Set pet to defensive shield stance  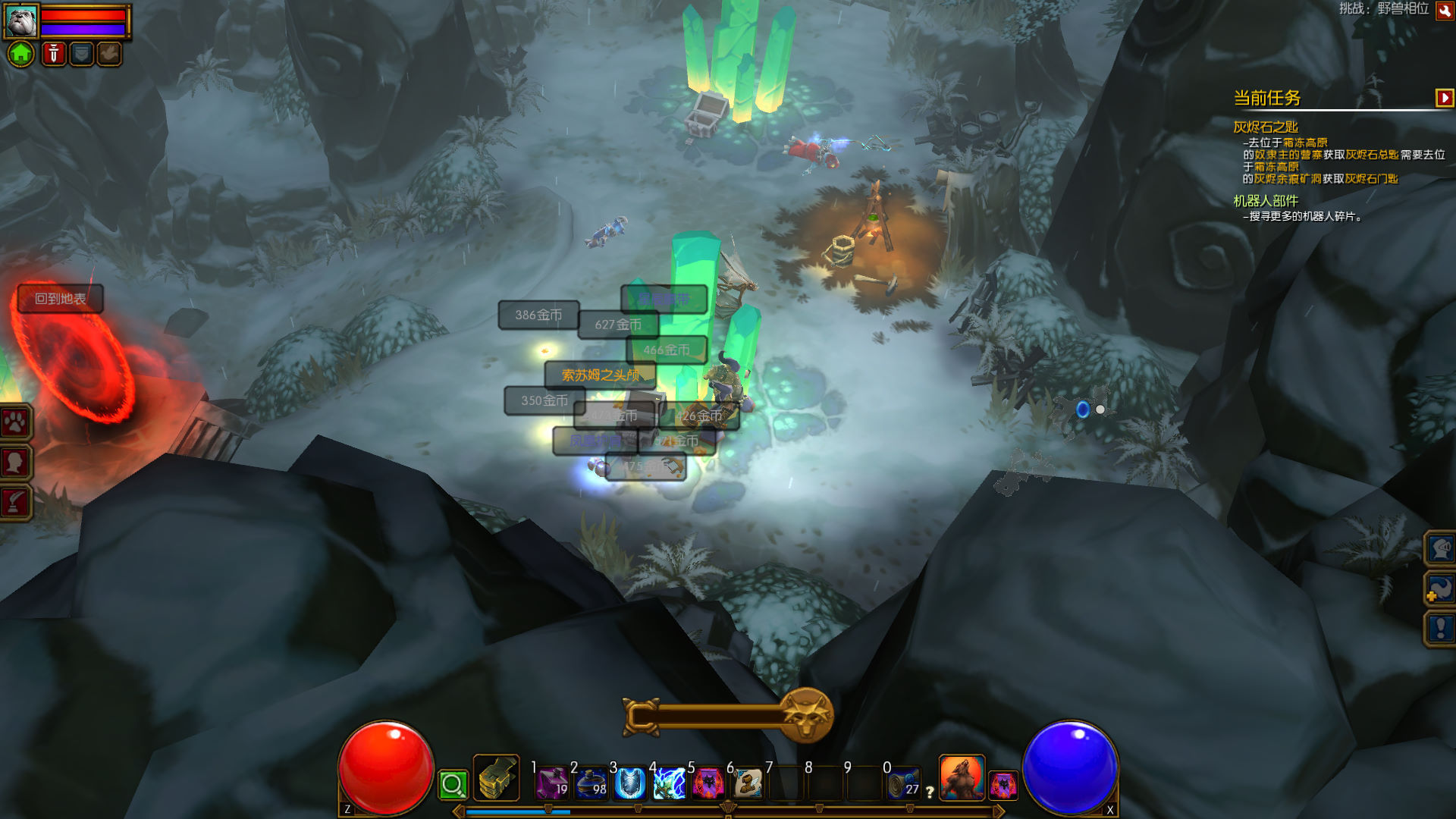point(81,54)
